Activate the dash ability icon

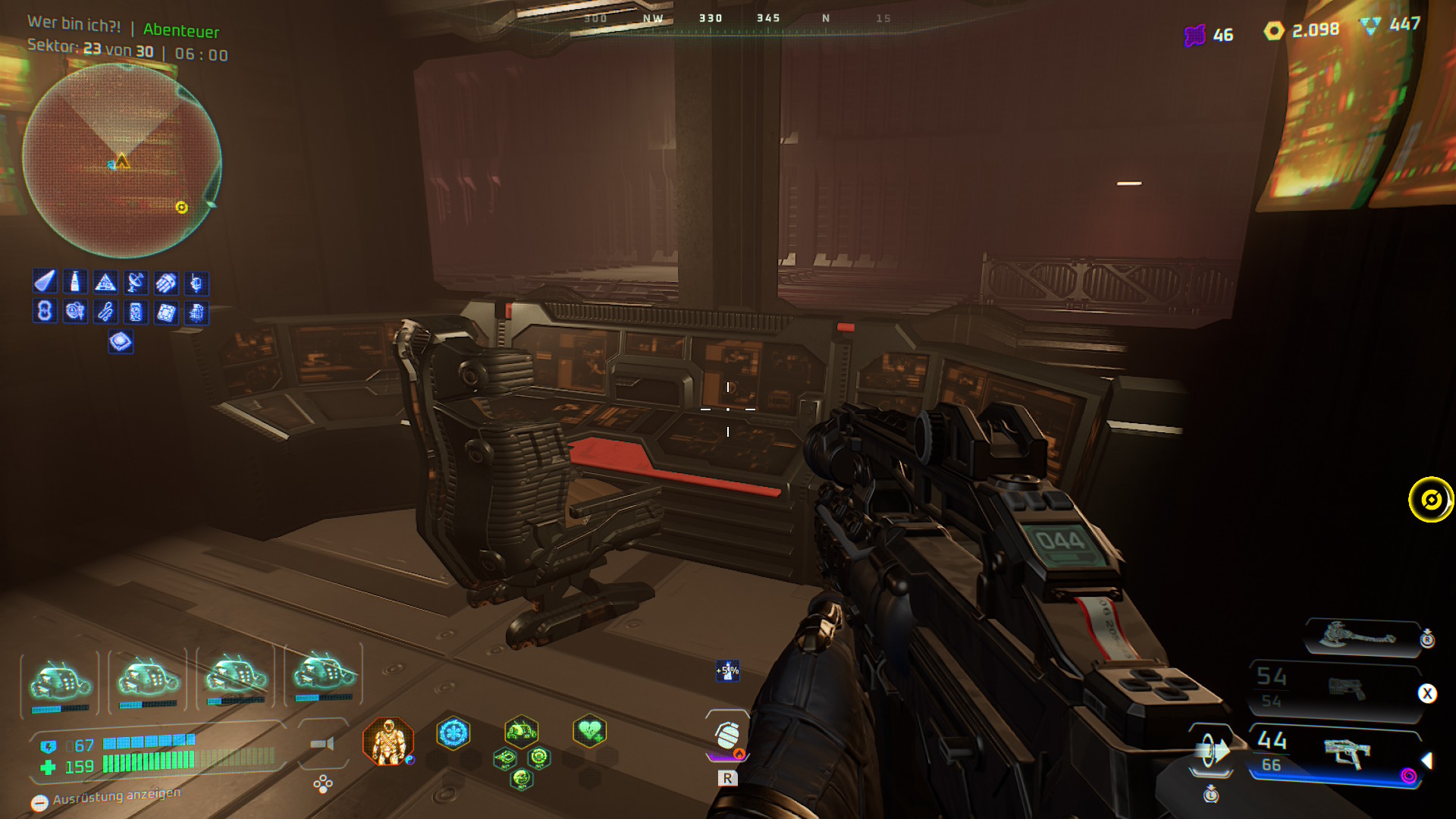(x=1211, y=752)
